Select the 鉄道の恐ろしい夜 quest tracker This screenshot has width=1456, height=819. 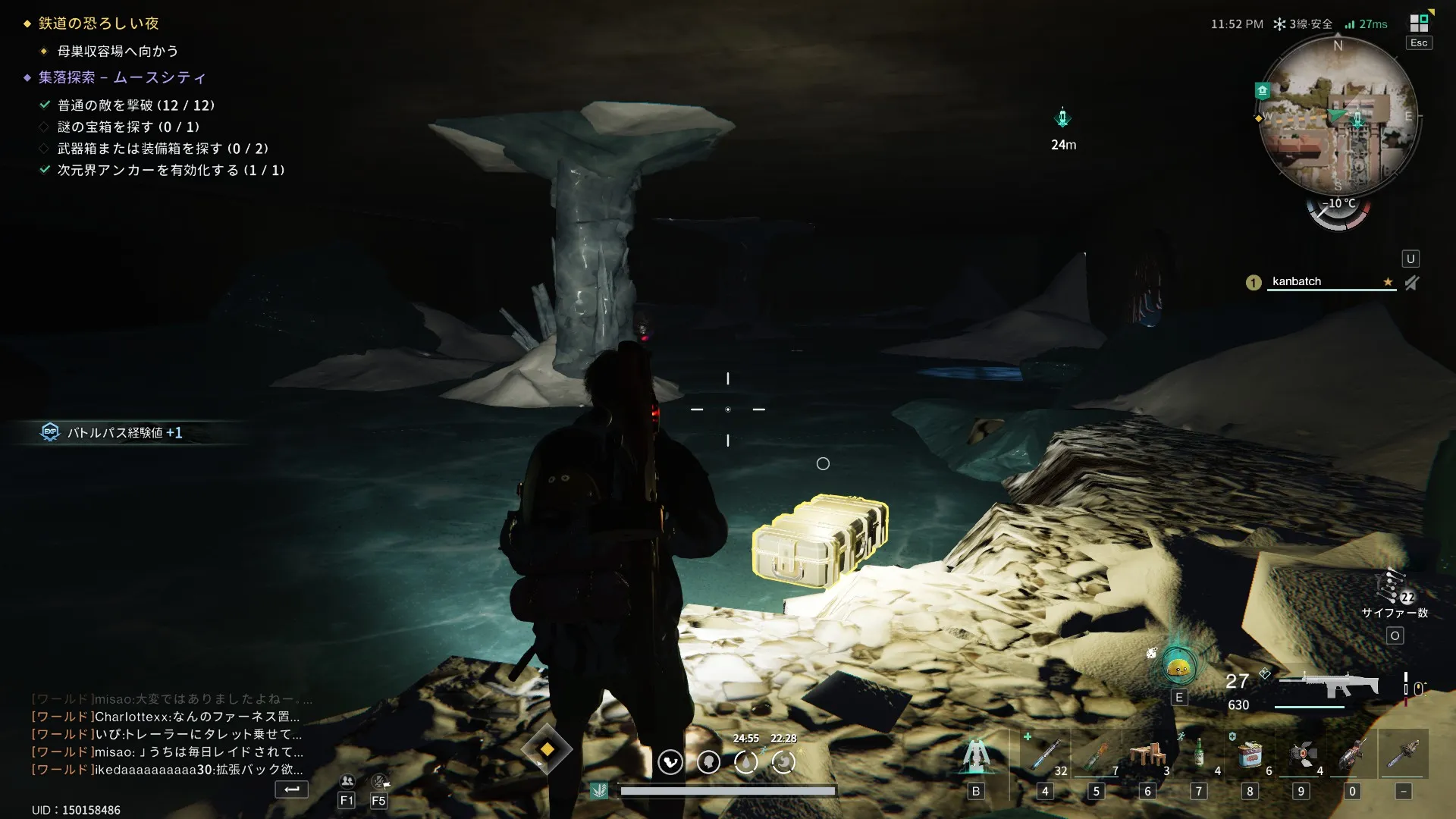pos(99,24)
